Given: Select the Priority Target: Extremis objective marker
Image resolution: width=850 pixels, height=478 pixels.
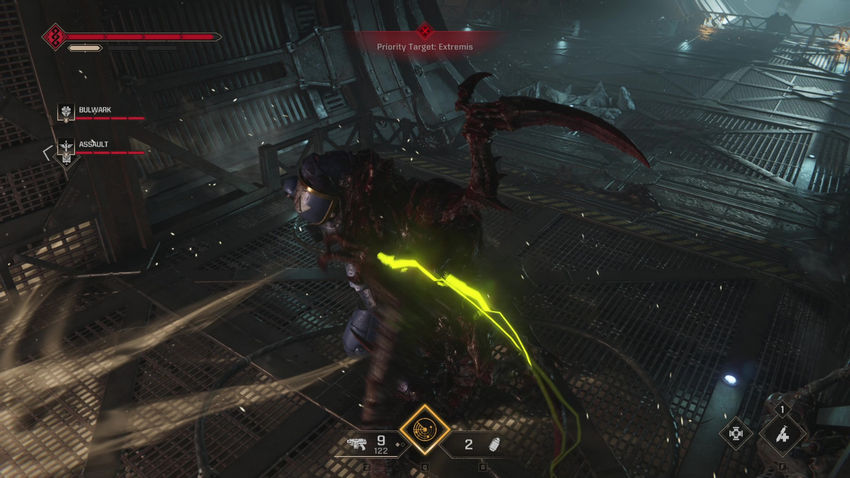Looking at the screenshot, I should [x=425, y=32].
